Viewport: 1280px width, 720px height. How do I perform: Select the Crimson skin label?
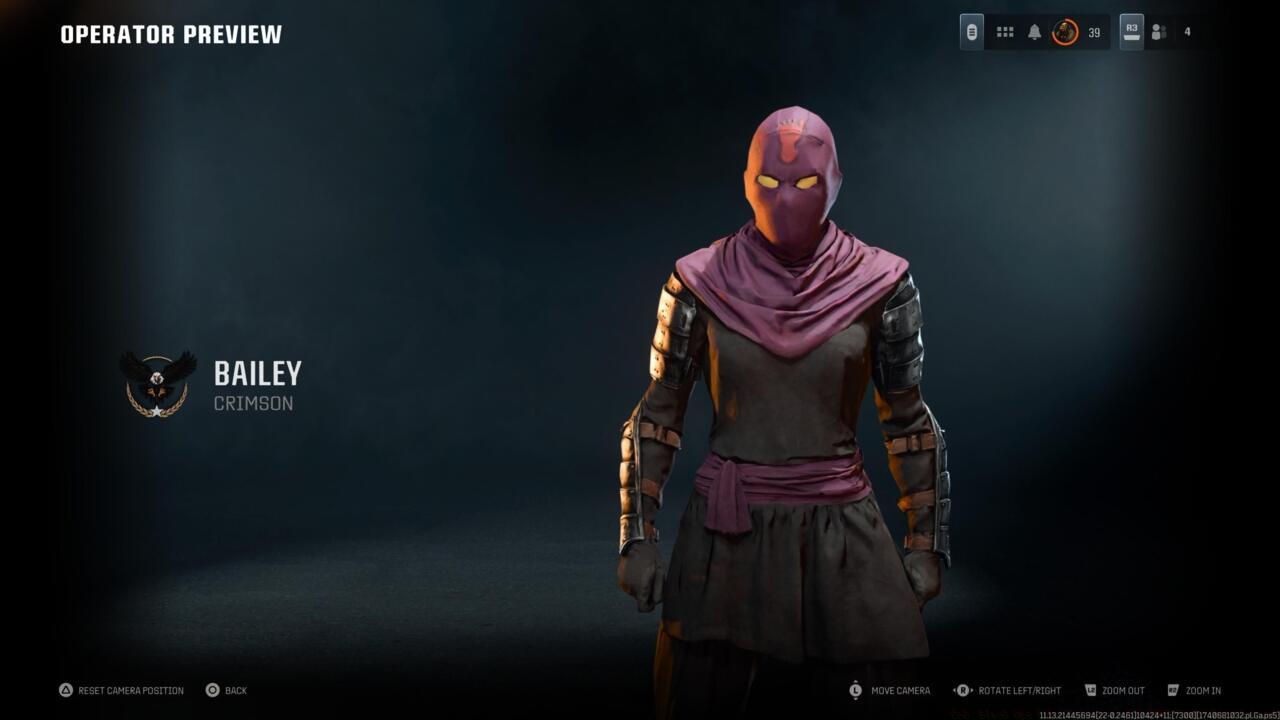point(251,403)
